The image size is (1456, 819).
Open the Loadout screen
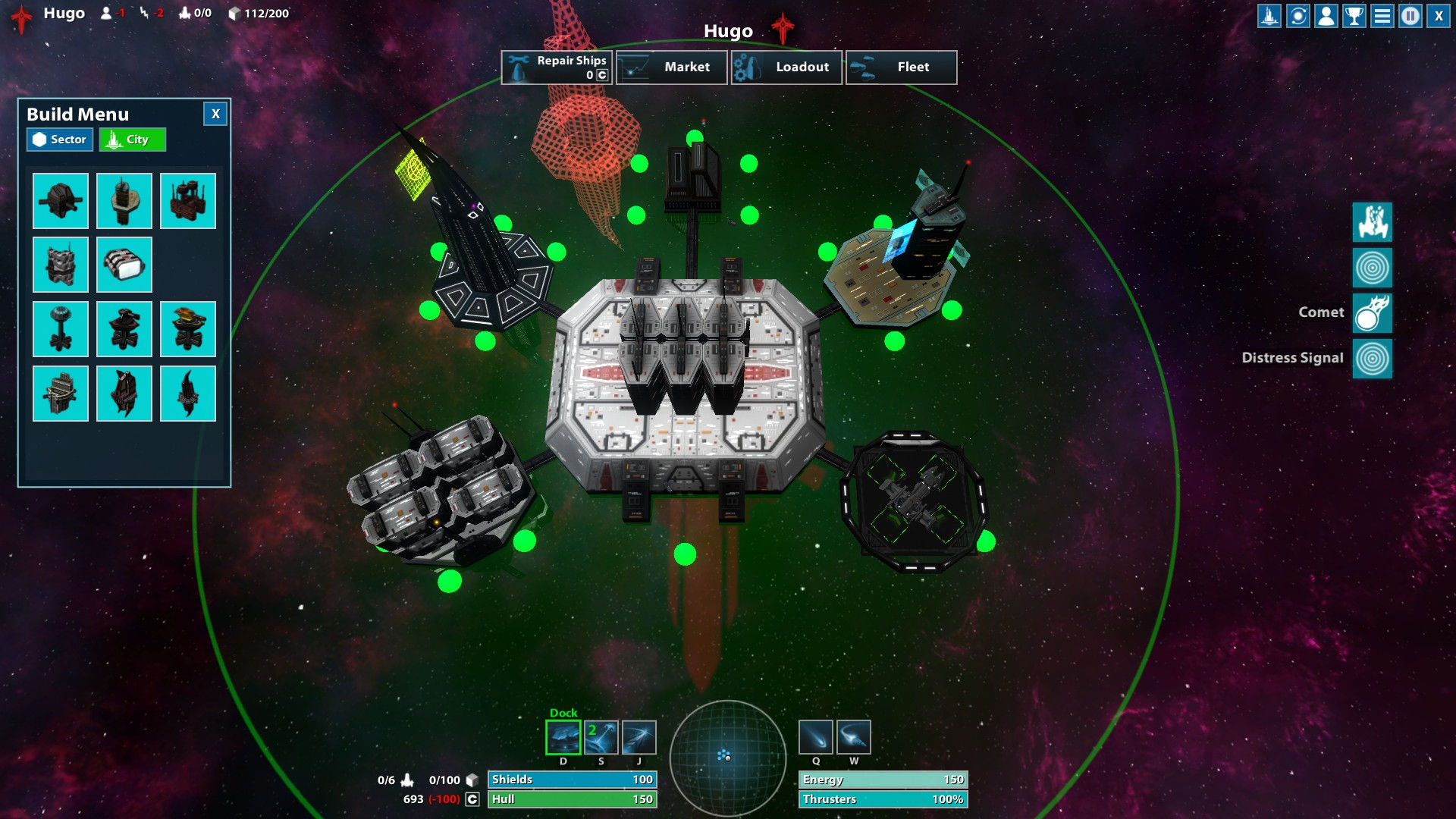click(786, 67)
